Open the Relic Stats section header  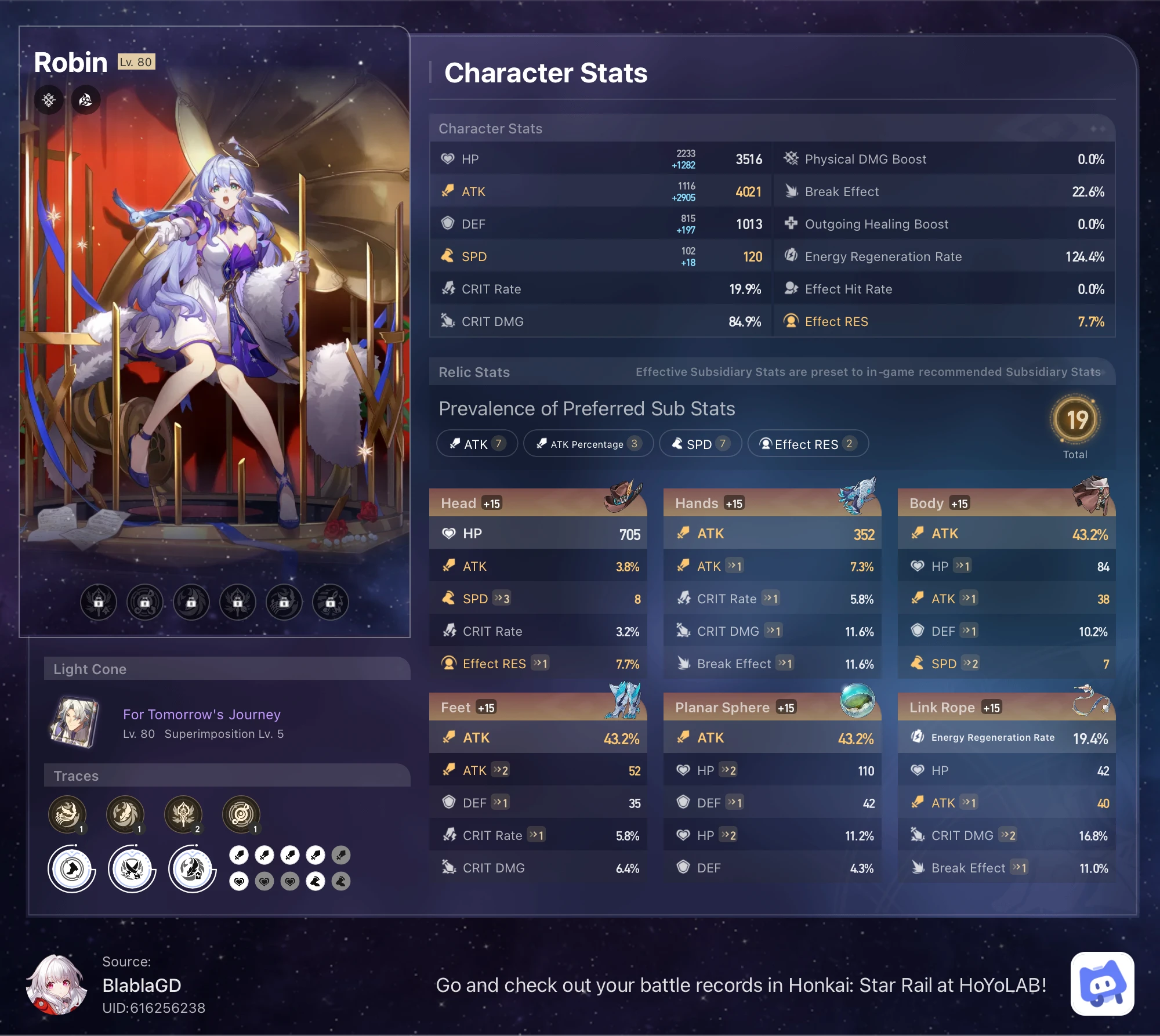[473, 372]
